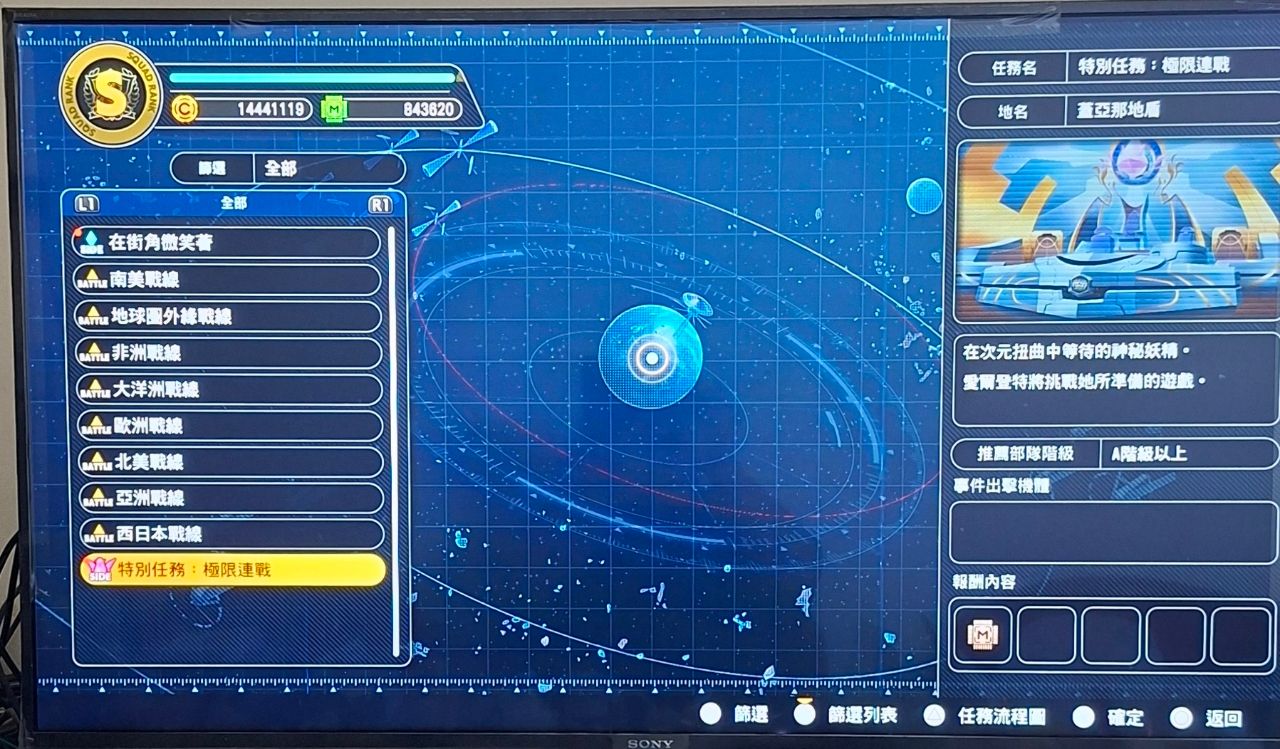Click the mission preview thumbnail image

tap(1117, 230)
